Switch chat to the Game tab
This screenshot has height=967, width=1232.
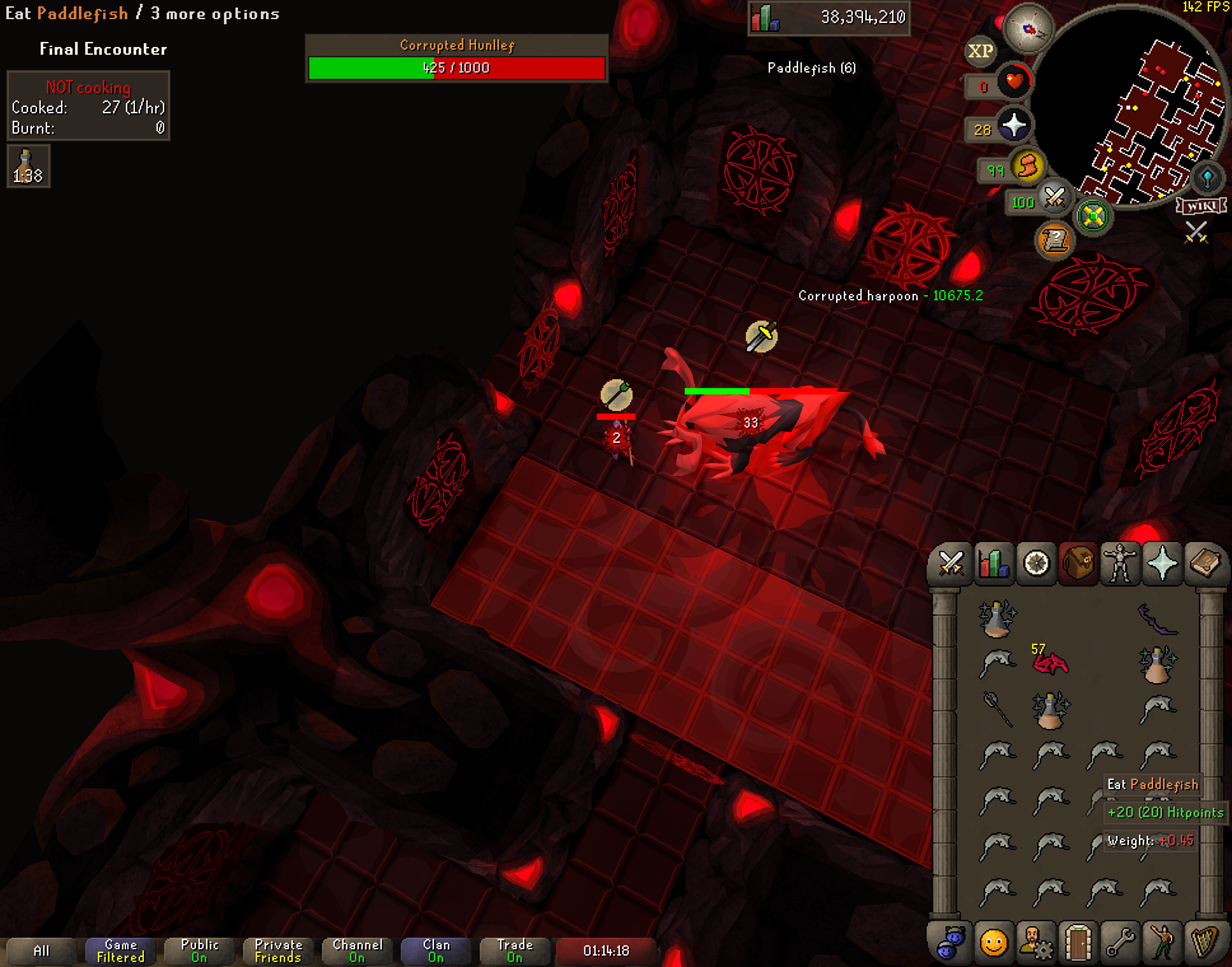[x=120, y=950]
